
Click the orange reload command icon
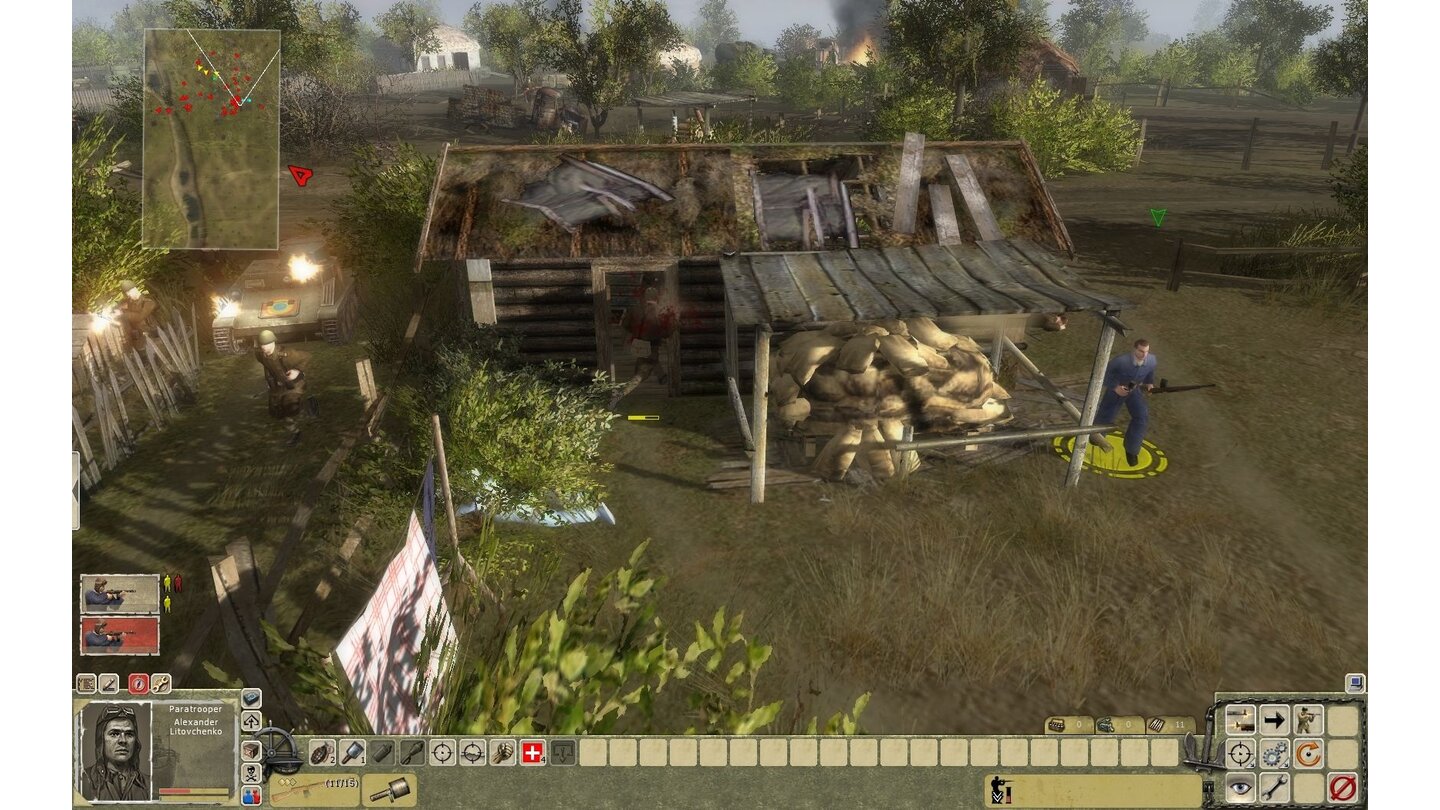(1308, 753)
